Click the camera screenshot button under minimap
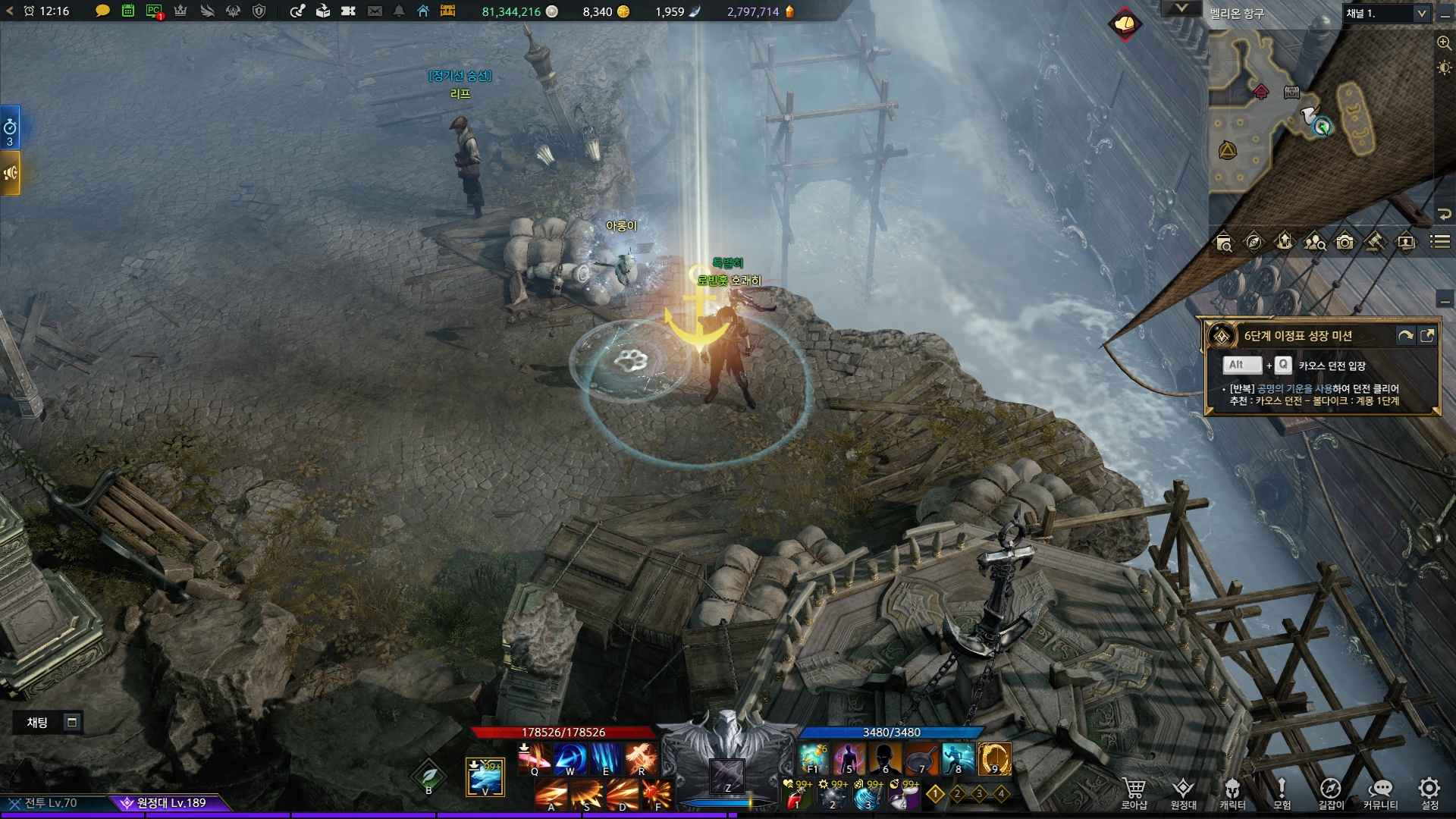1456x819 pixels. coord(1345,242)
